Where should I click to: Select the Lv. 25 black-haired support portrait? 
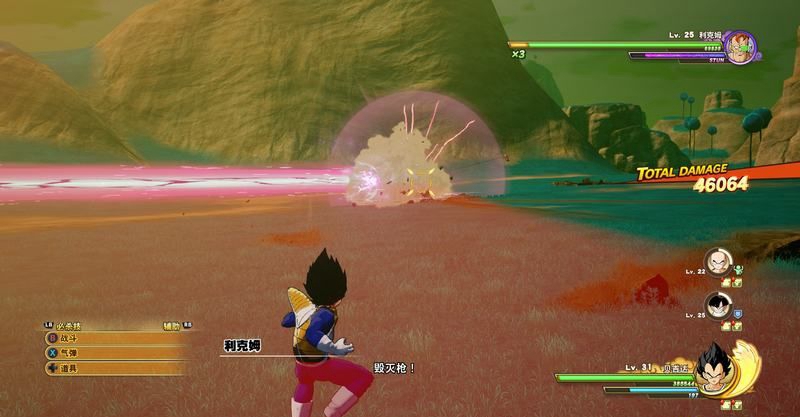click(716, 304)
